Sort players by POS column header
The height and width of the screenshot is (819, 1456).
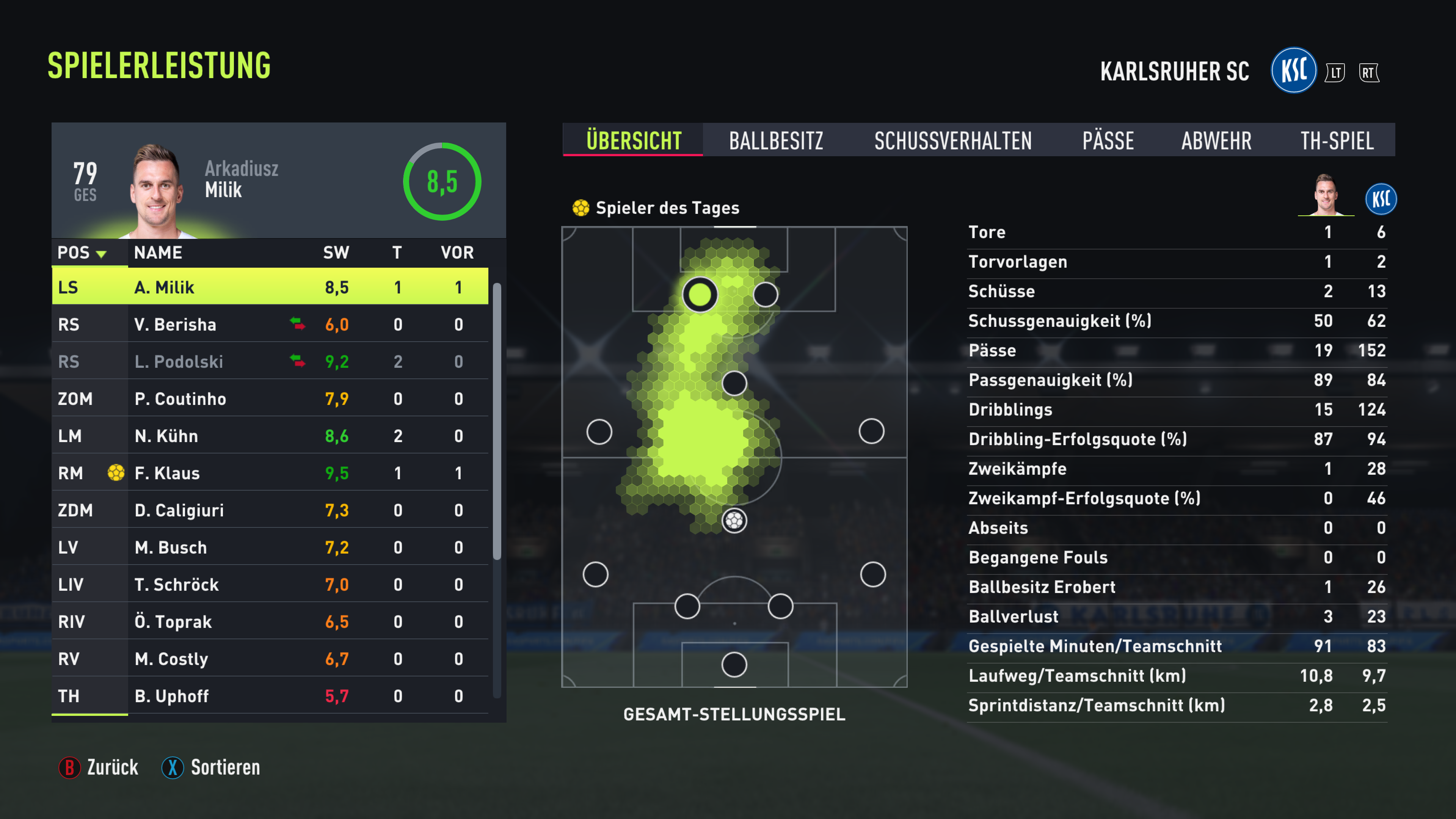click(82, 253)
